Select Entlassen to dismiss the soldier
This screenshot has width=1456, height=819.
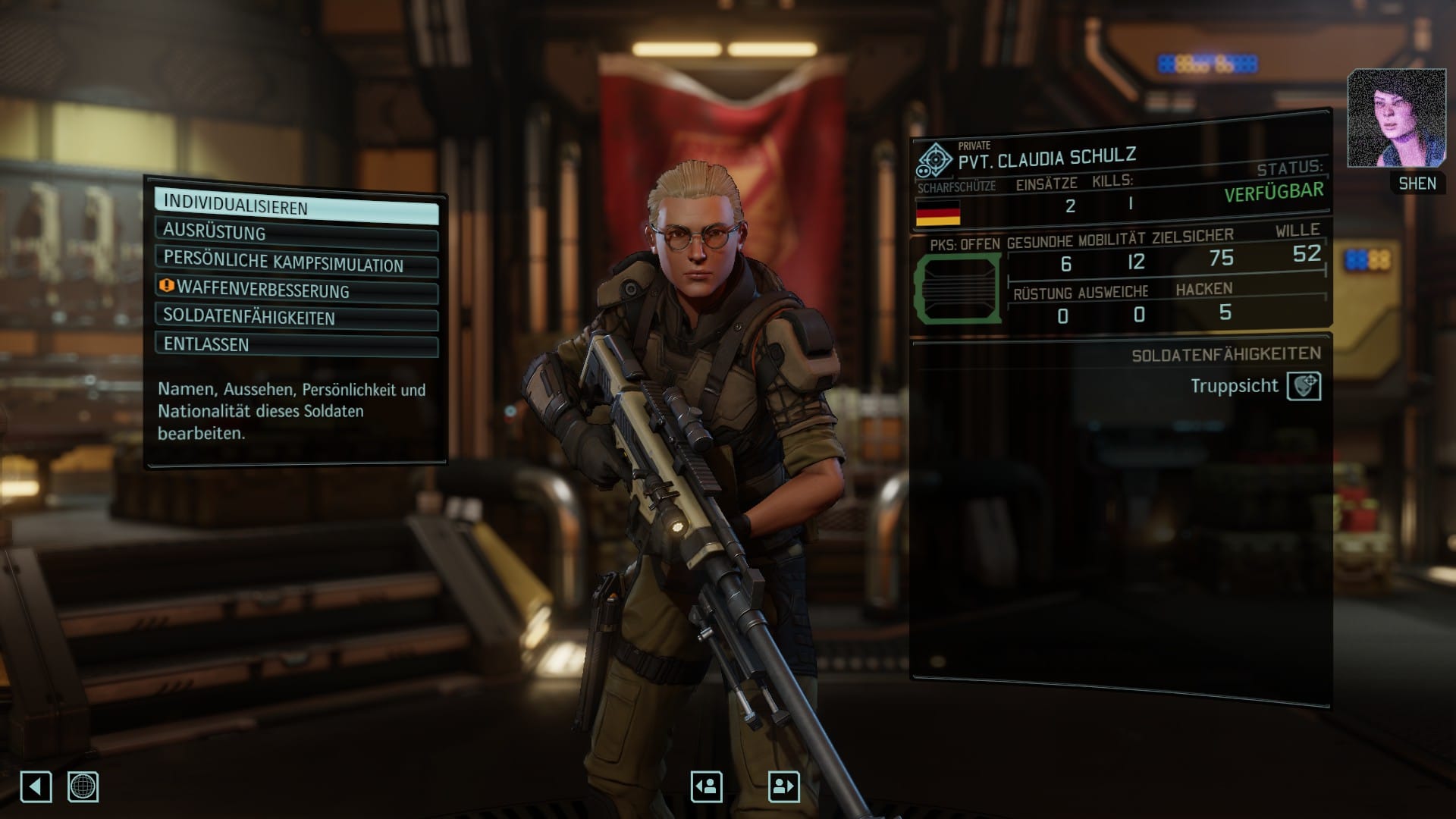click(296, 344)
